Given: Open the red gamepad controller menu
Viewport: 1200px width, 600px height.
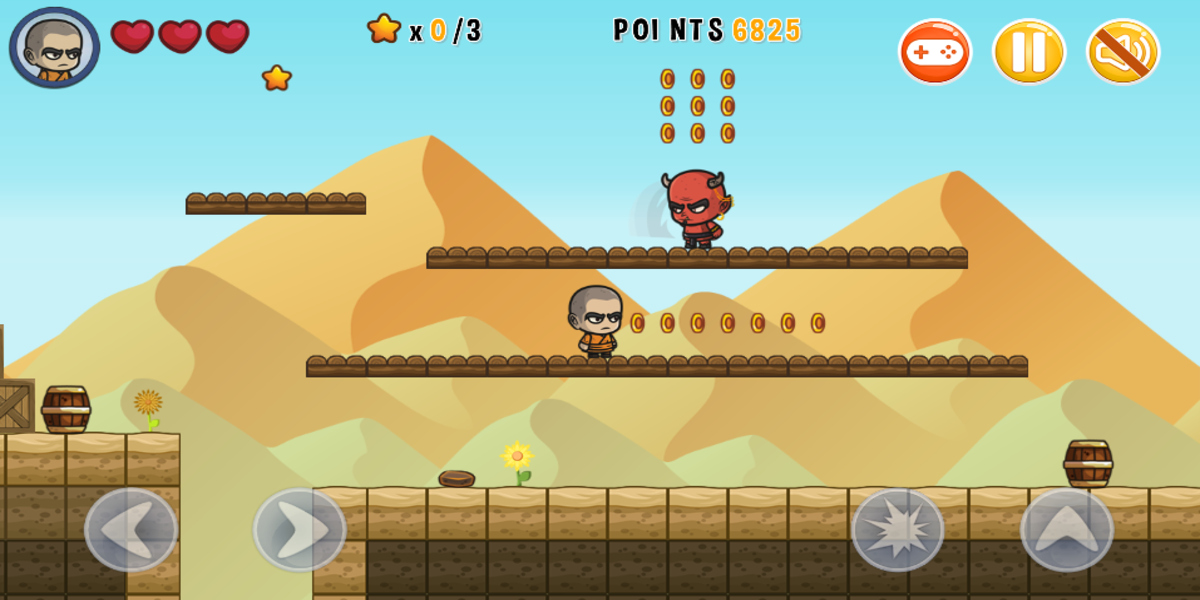Looking at the screenshot, I should click(935, 52).
